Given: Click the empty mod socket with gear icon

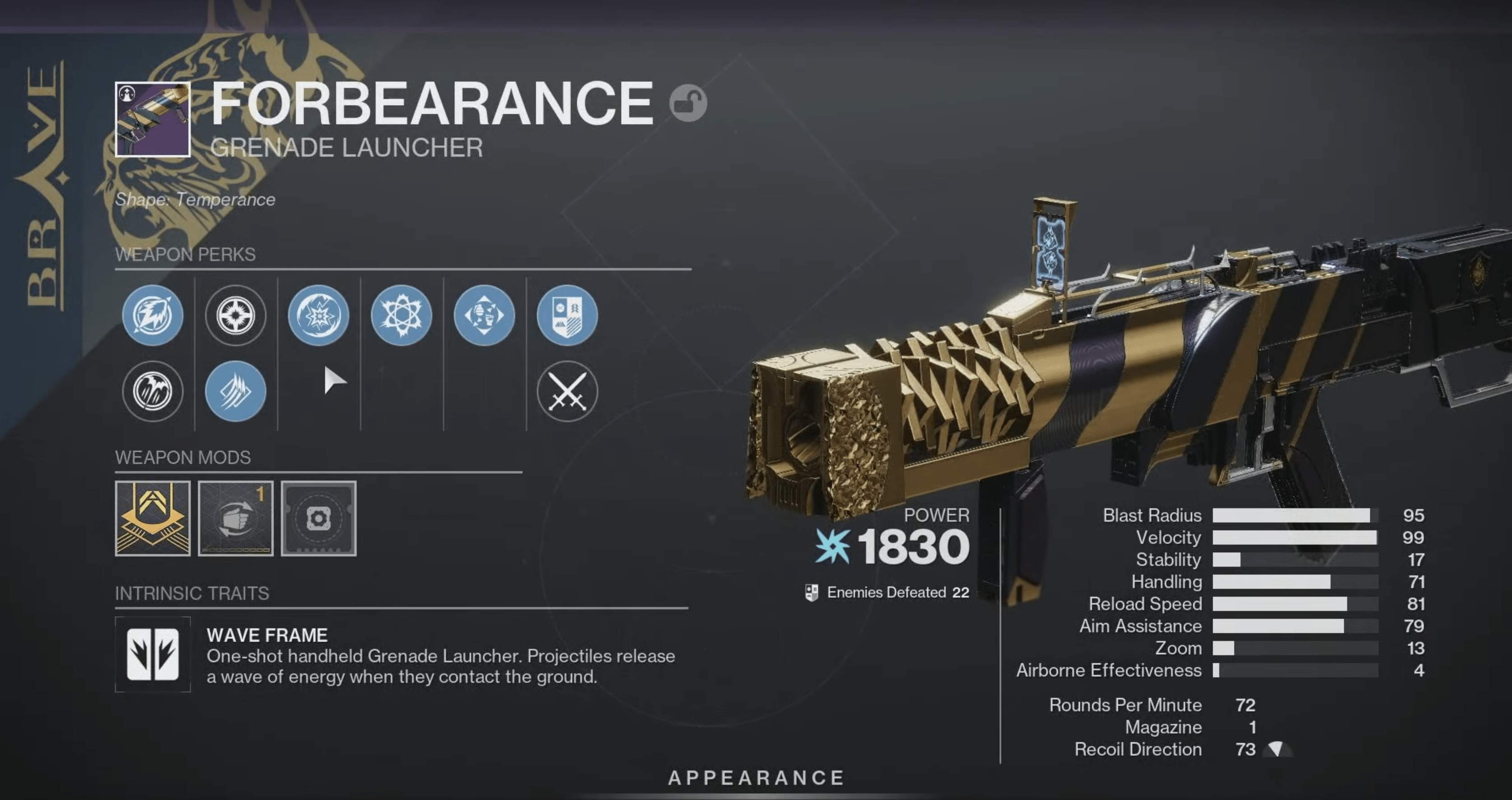Looking at the screenshot, I should click(319, 518).
